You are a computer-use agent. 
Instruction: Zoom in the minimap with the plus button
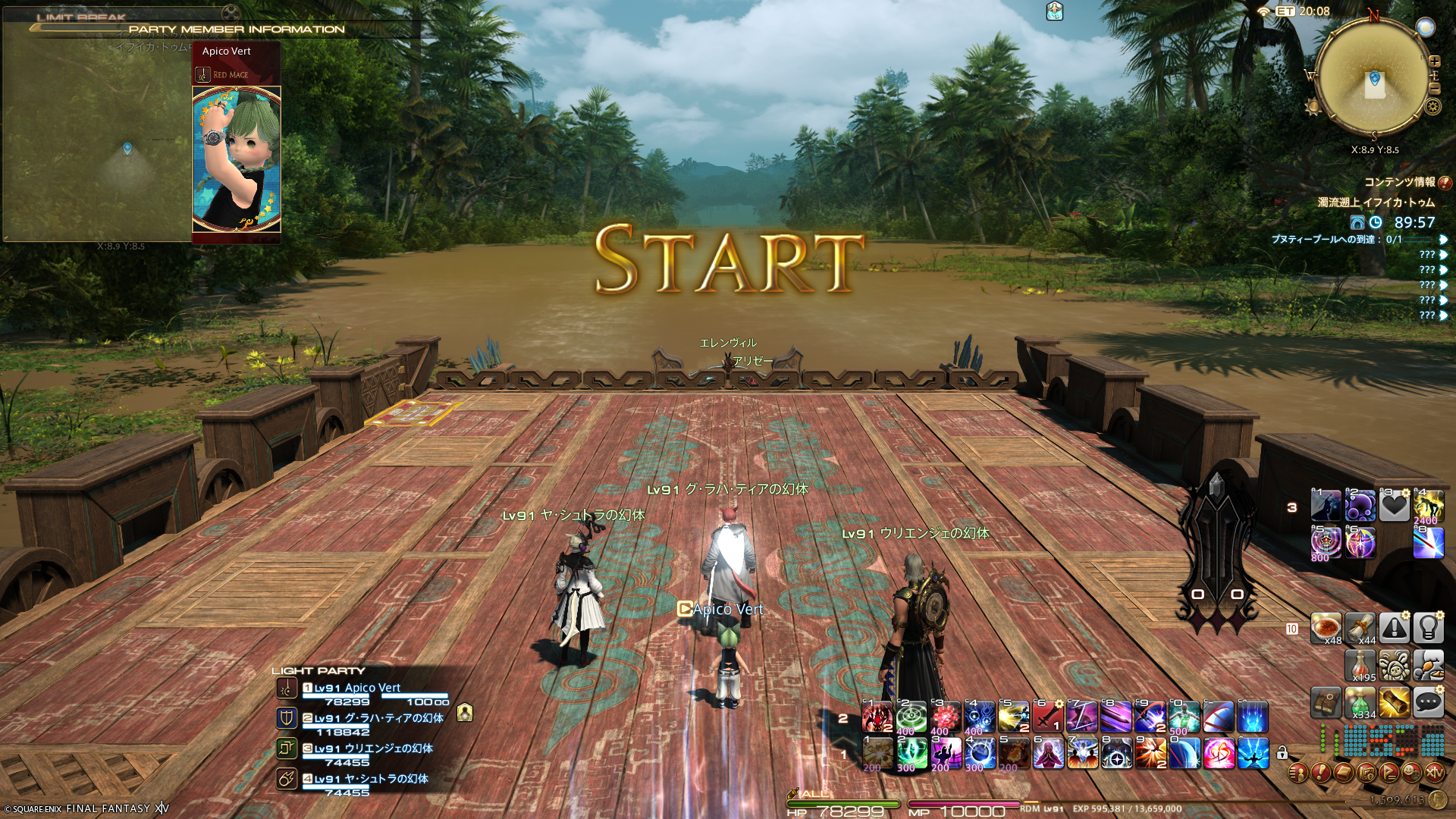[1434, 61]
